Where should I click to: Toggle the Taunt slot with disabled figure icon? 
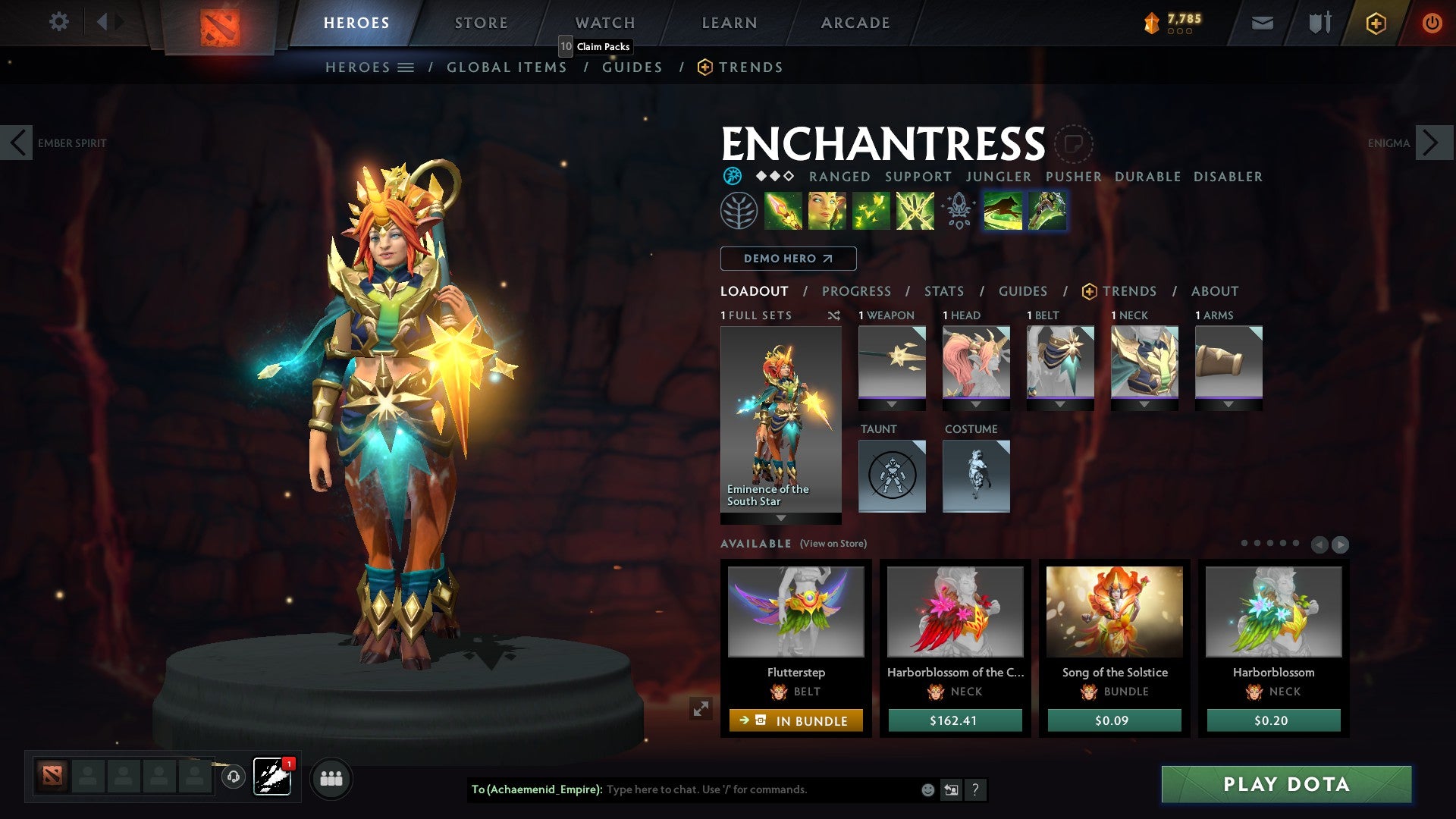click(x=892, y=474)
